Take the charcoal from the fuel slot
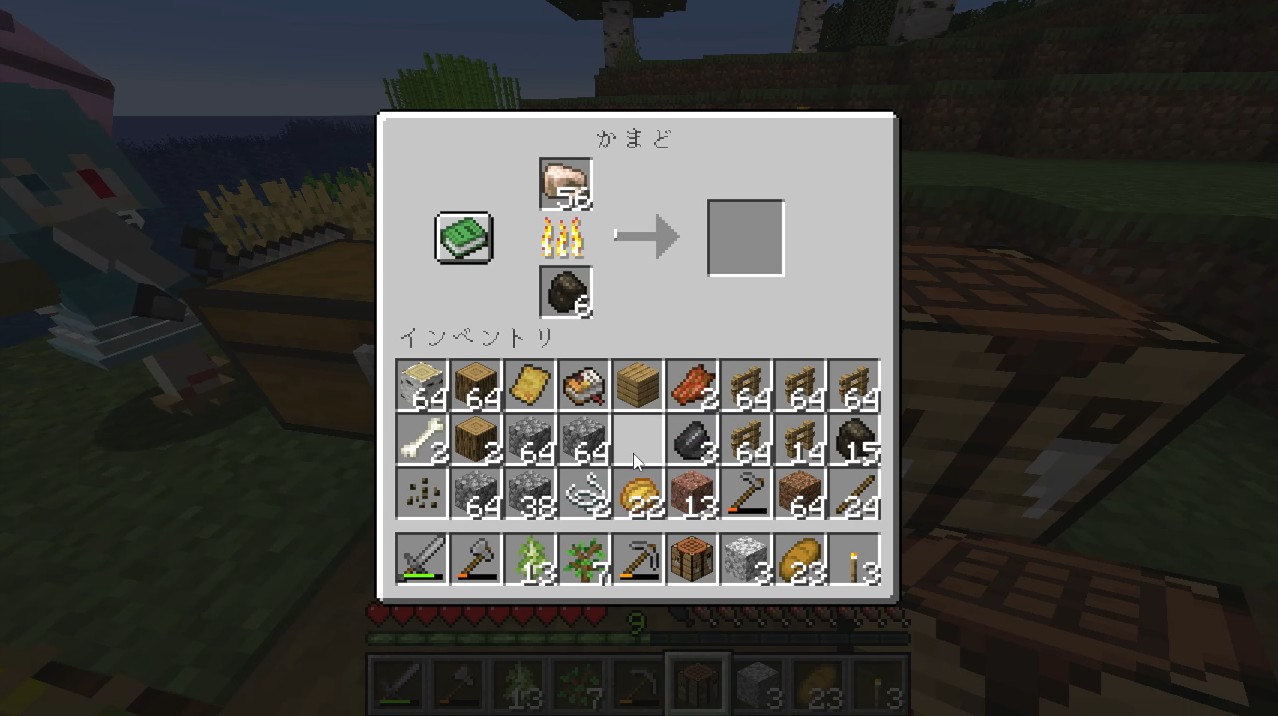This screenshot has width=1278, height=716. [x=565, y=292]
